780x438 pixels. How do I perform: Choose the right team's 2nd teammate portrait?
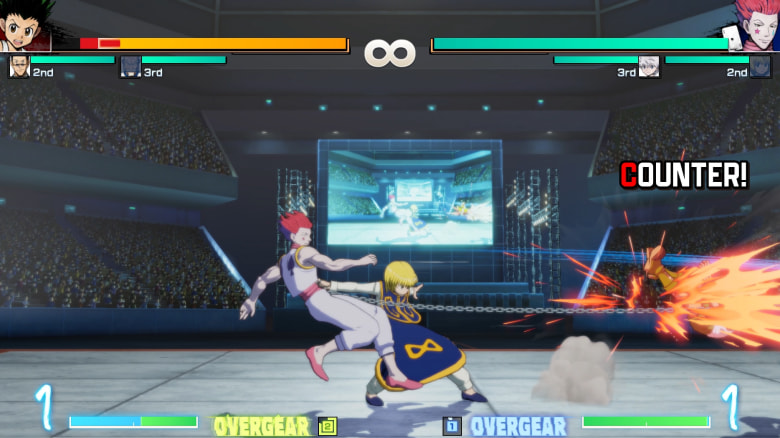pyautogui.click(x=760, y=67)
